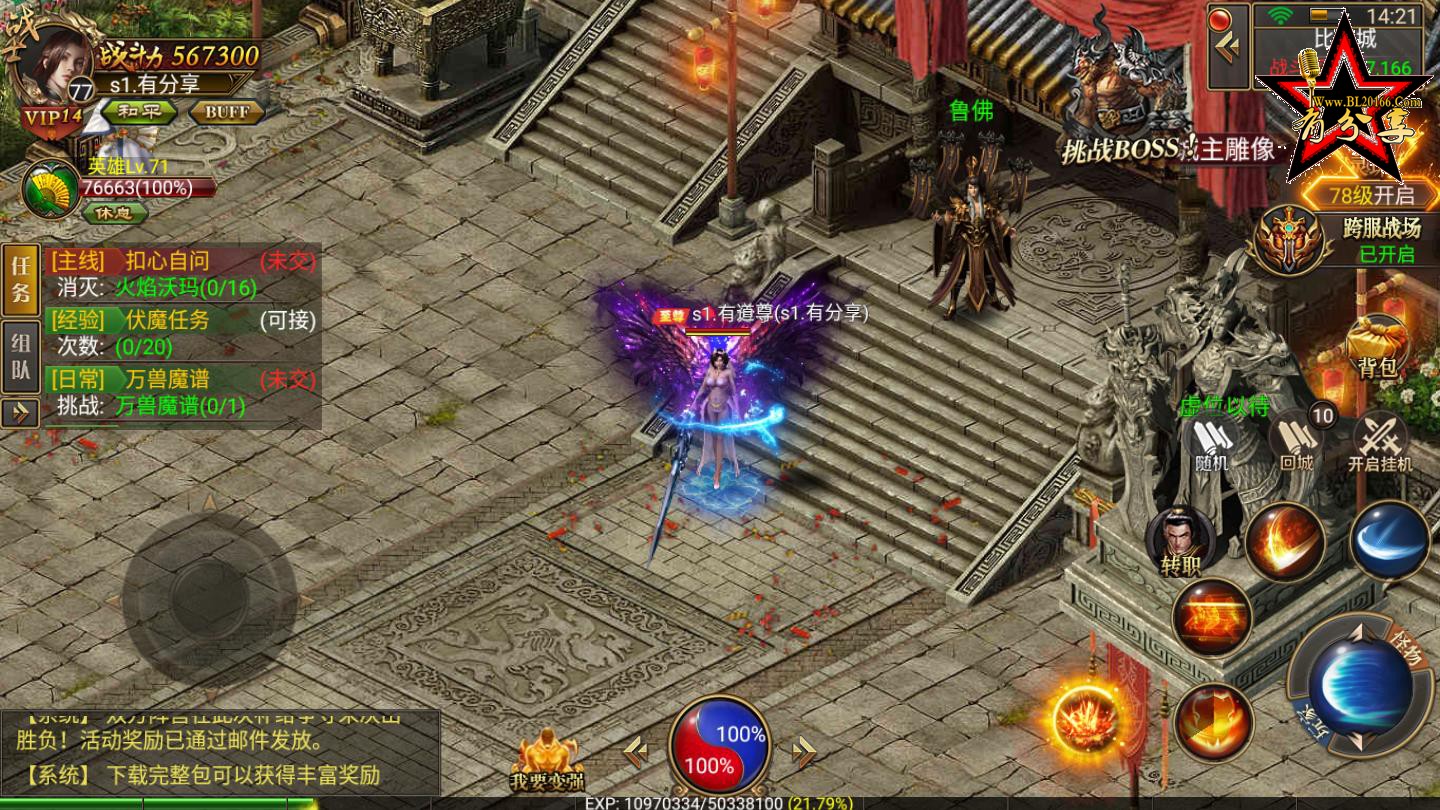Use the 随机 random teleport scroll

click(x=1211, y=444)
